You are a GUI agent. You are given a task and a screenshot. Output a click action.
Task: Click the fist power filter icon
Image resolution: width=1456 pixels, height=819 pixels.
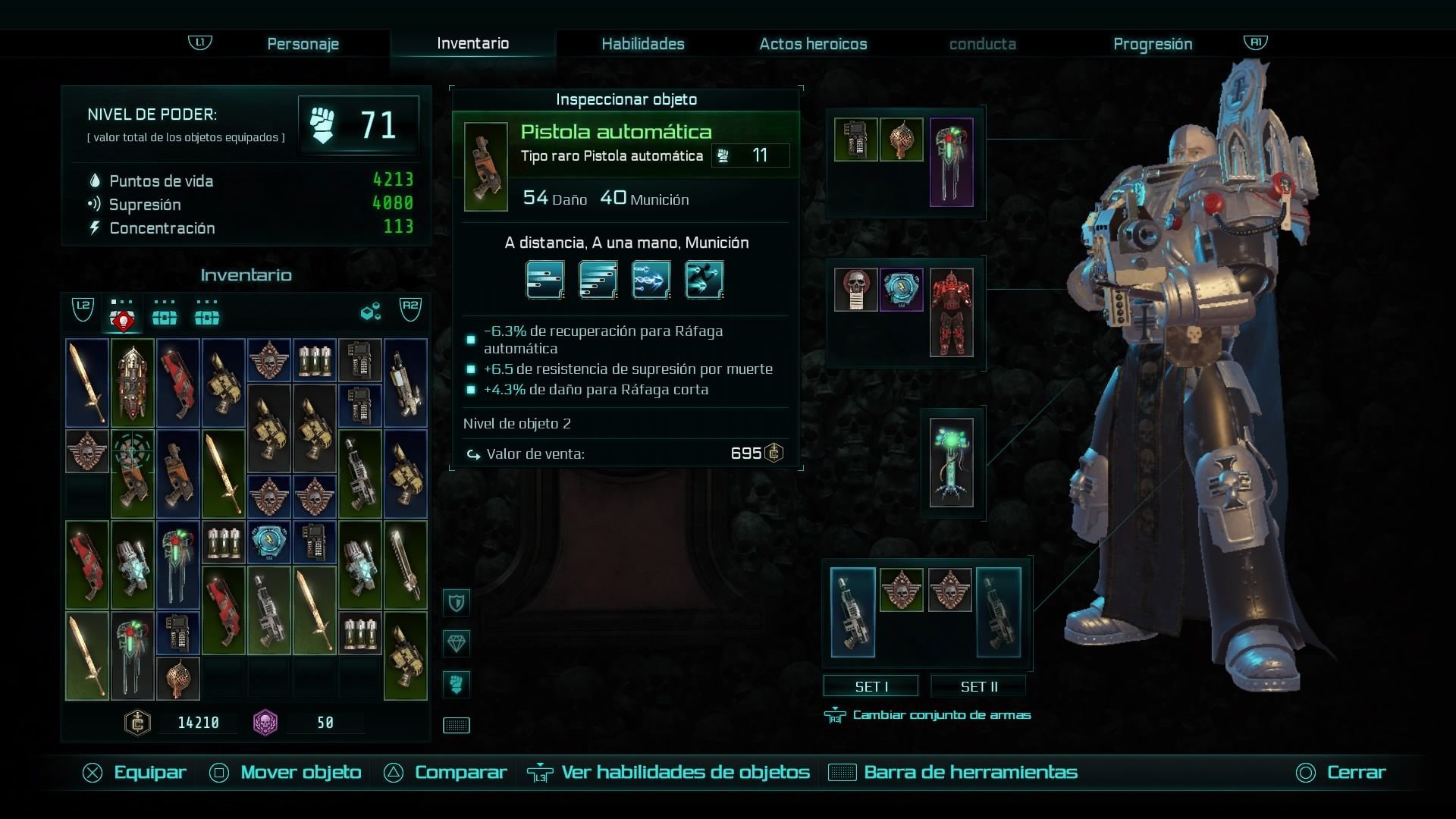457,684
